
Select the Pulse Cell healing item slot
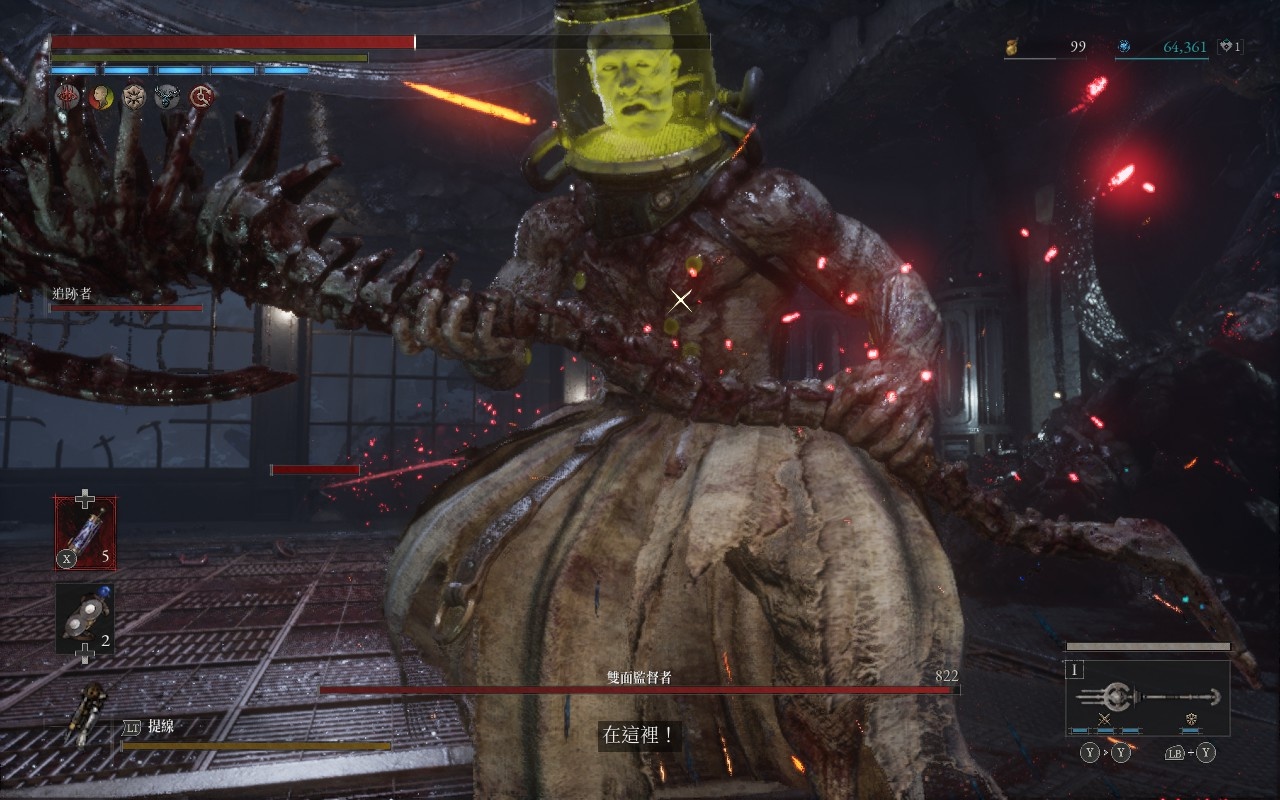pyautogui.click(x=85, y=533)
